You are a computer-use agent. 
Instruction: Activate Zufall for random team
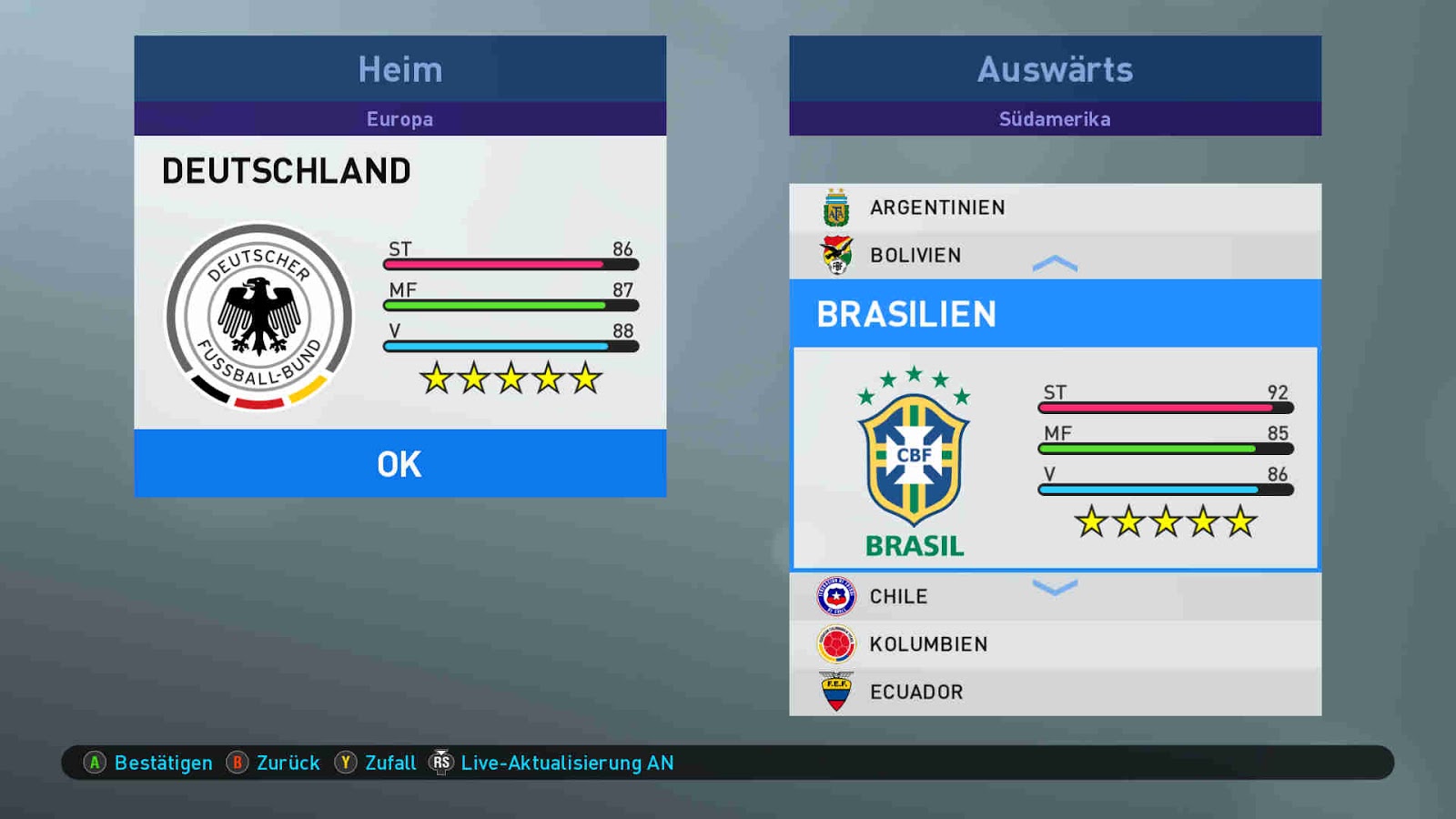(x=391, y=763)
